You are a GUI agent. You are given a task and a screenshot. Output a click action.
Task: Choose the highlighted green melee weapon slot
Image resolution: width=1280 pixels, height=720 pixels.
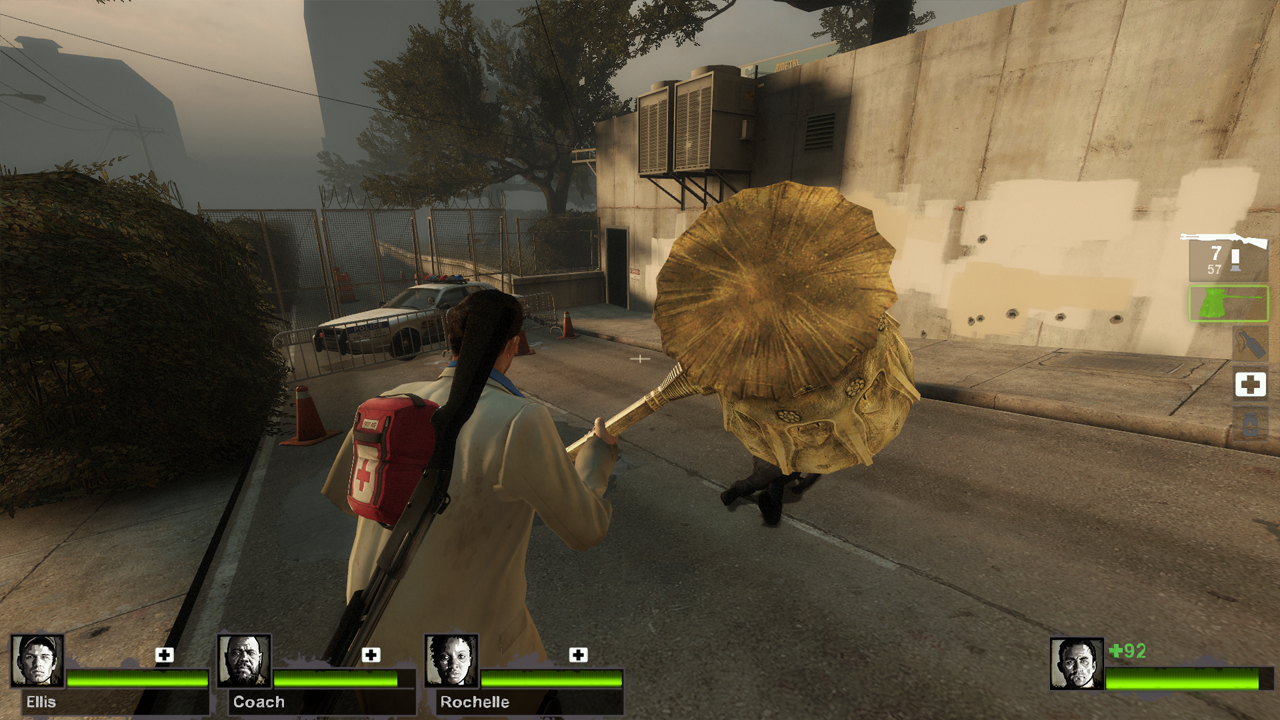(x=1228, y=303)
